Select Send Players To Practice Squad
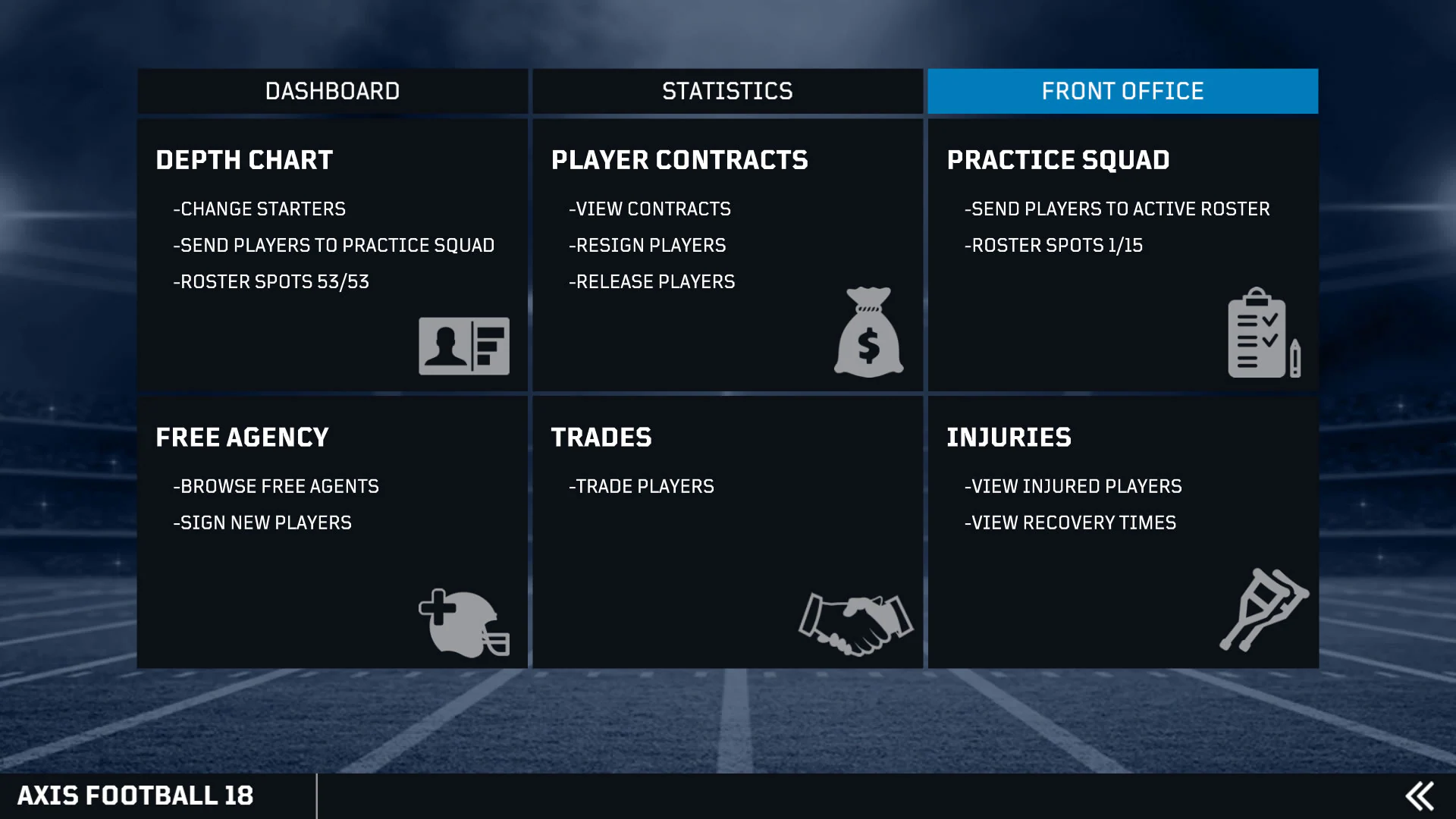The height and width of the screenshot is (819, 1456). click(x=334, y=245)
